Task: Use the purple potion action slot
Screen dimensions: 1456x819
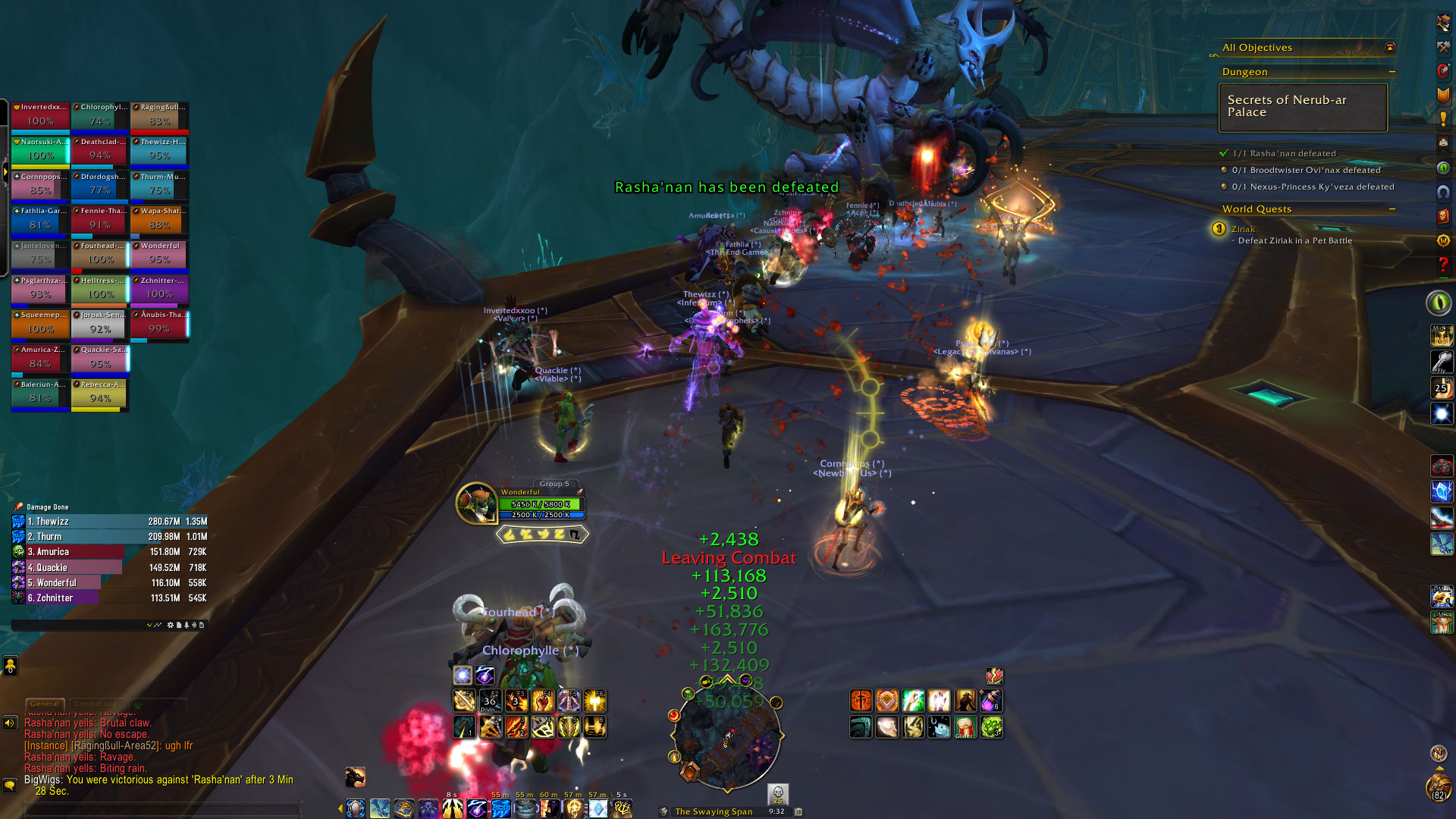Action: (991, 701)
